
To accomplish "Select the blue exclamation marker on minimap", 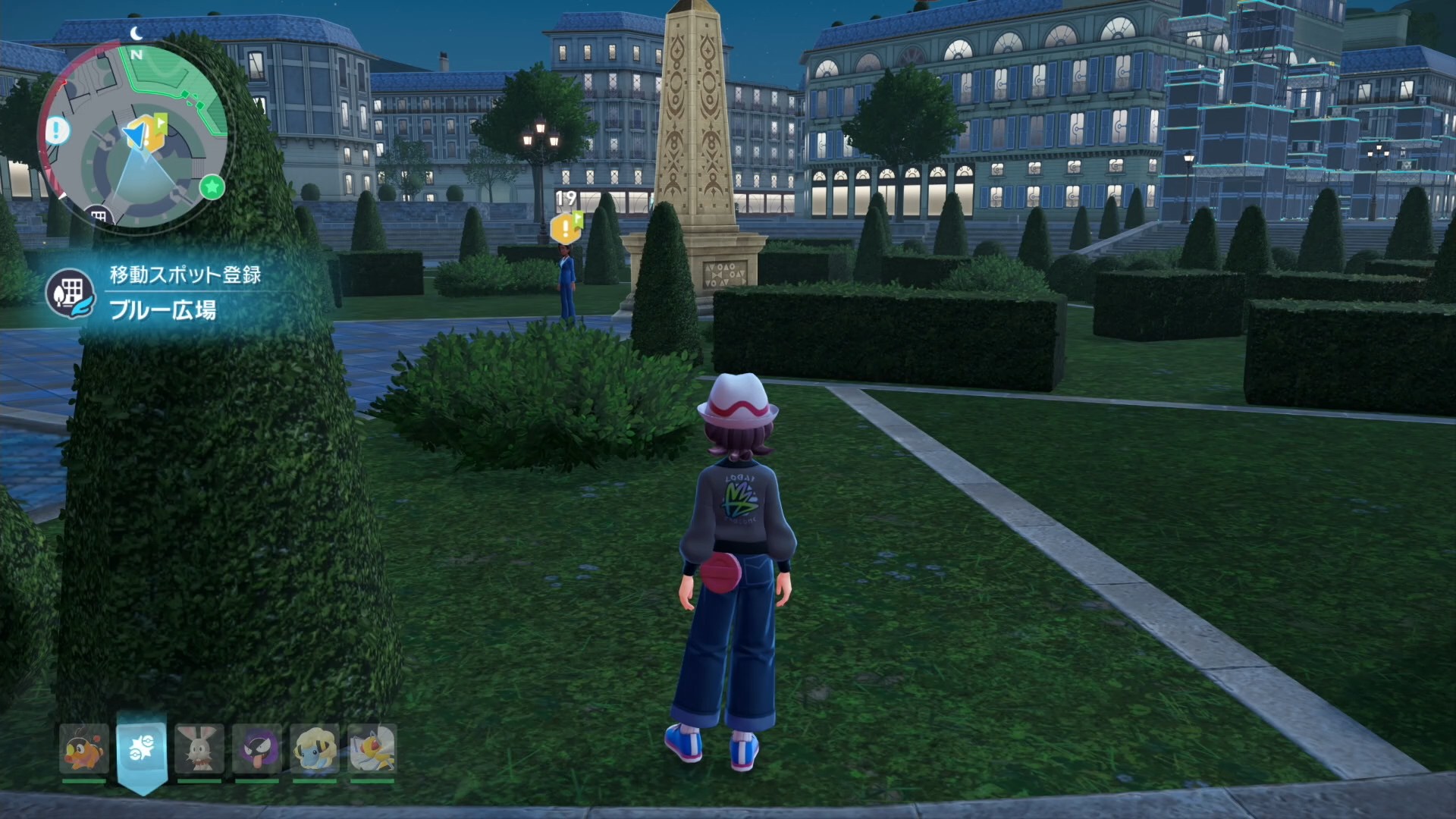I will [58, 130].
